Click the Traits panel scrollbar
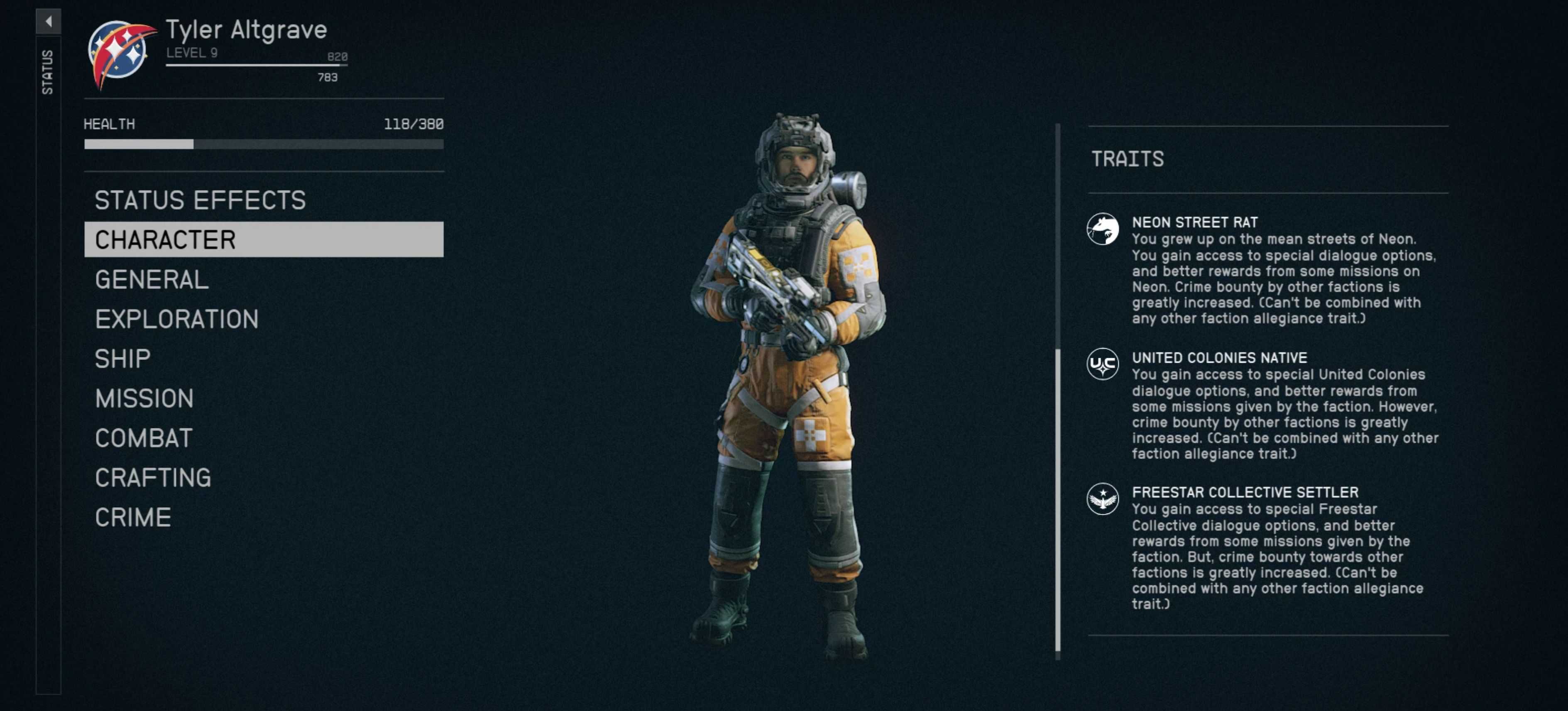The image size is (1568, 711). (x=1057, y=499)
